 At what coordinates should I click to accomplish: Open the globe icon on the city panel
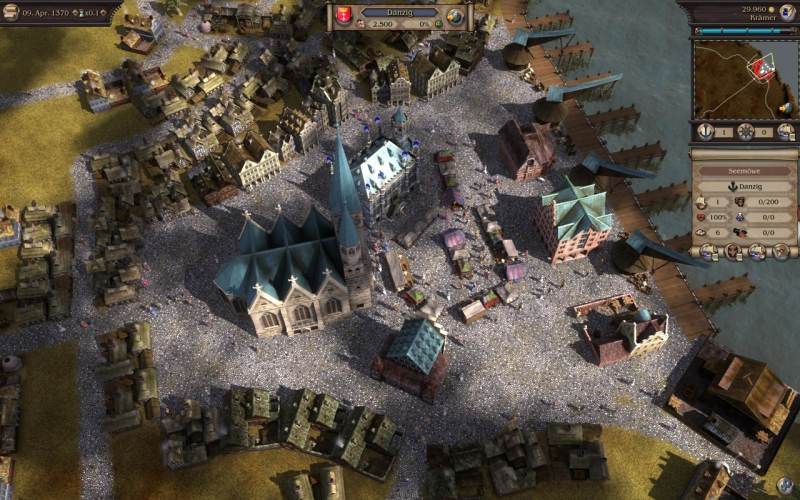pyautogui.click(x=455, y=16)
